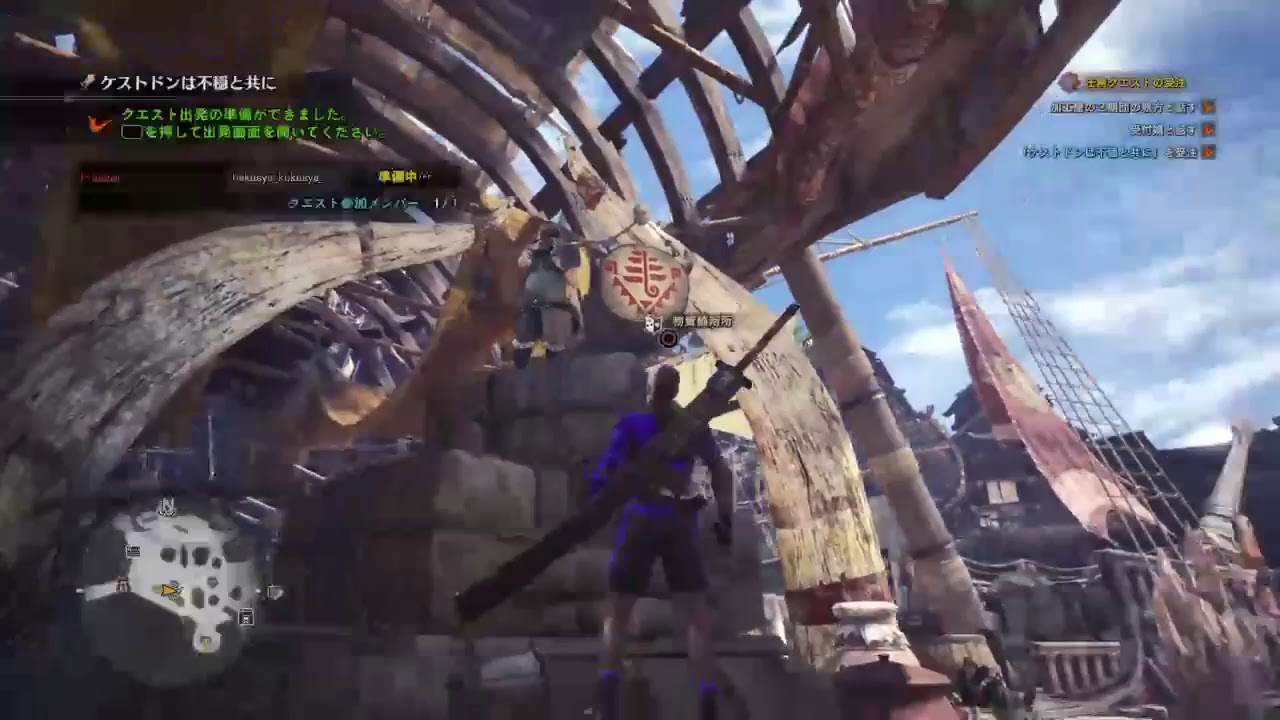The height and width of the screenshot is (720, 1280).
Task: Select the red monster emblem sign marker
Action: 645,279
